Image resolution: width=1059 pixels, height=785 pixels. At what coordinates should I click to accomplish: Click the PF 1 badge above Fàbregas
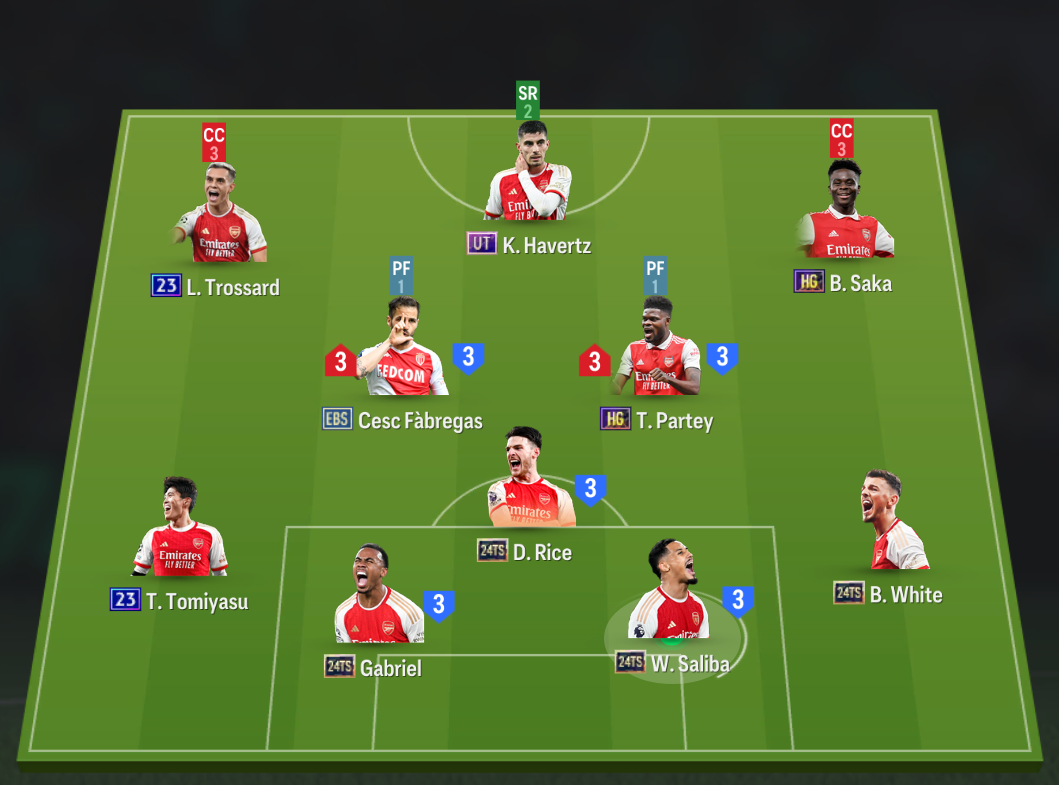(x=402, y=277)
